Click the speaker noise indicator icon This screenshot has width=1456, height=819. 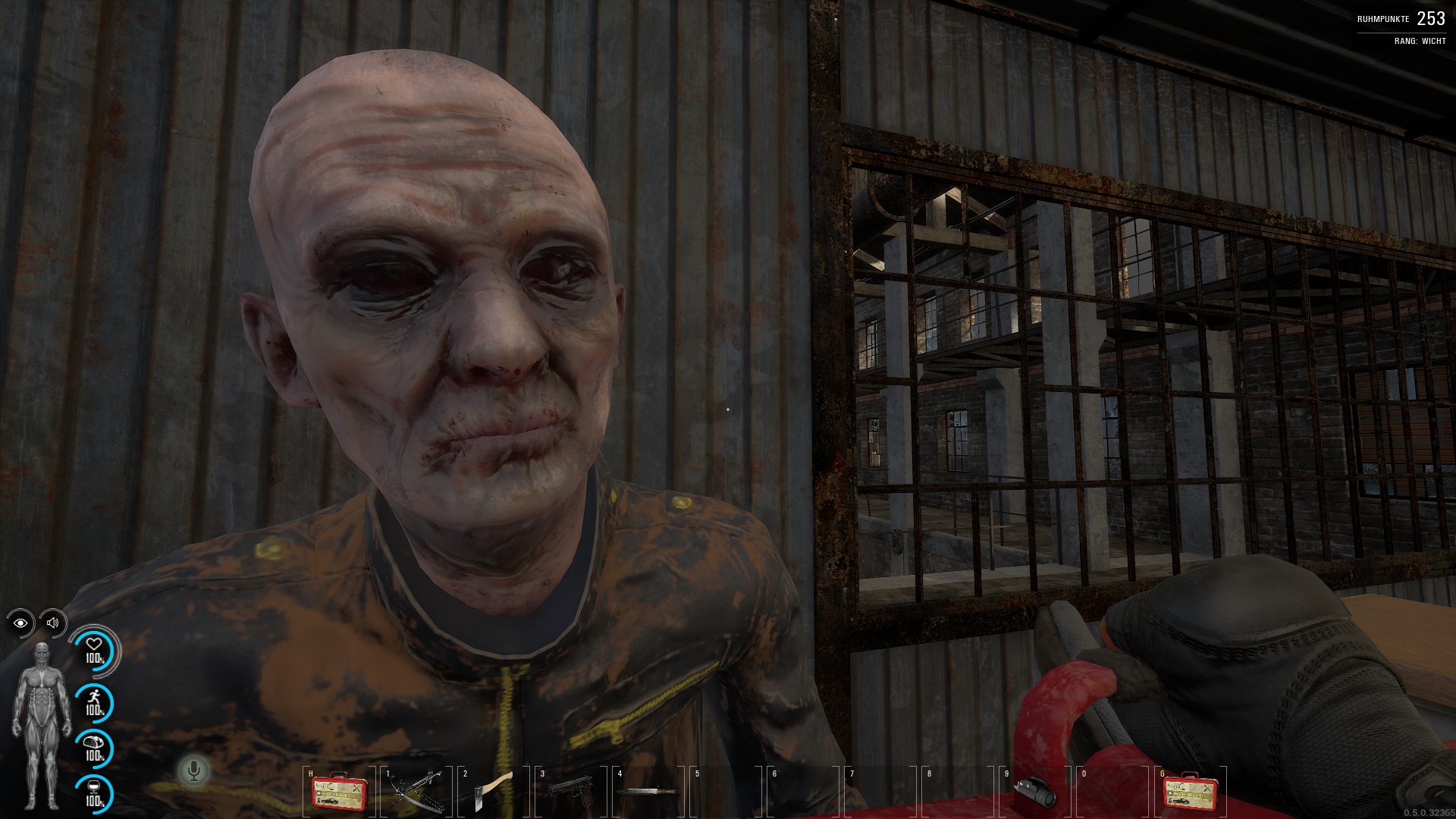pyautogui.click(x=52, y=623)
